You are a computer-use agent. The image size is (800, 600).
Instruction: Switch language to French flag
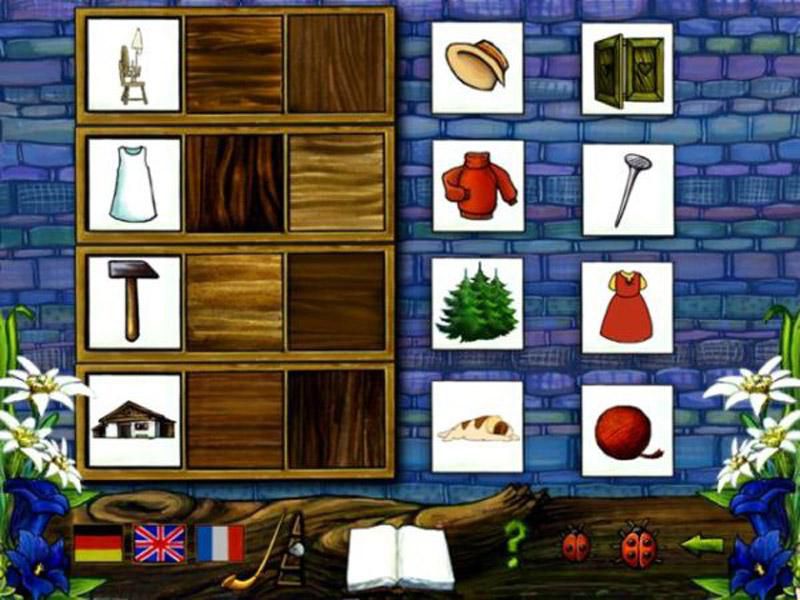click(x=220, y=543)
